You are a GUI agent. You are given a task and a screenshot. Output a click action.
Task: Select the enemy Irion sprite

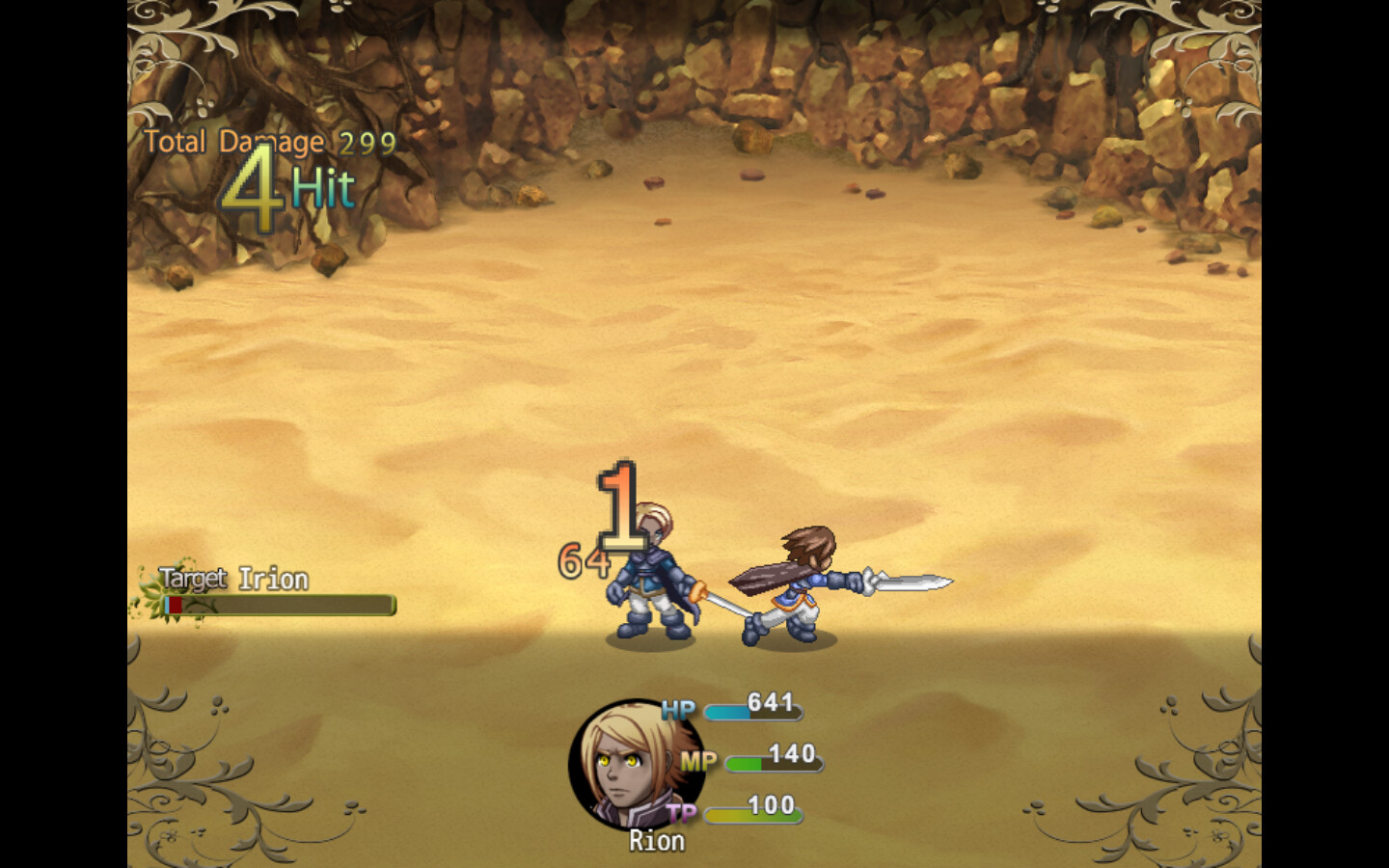(x=651, y=579)
